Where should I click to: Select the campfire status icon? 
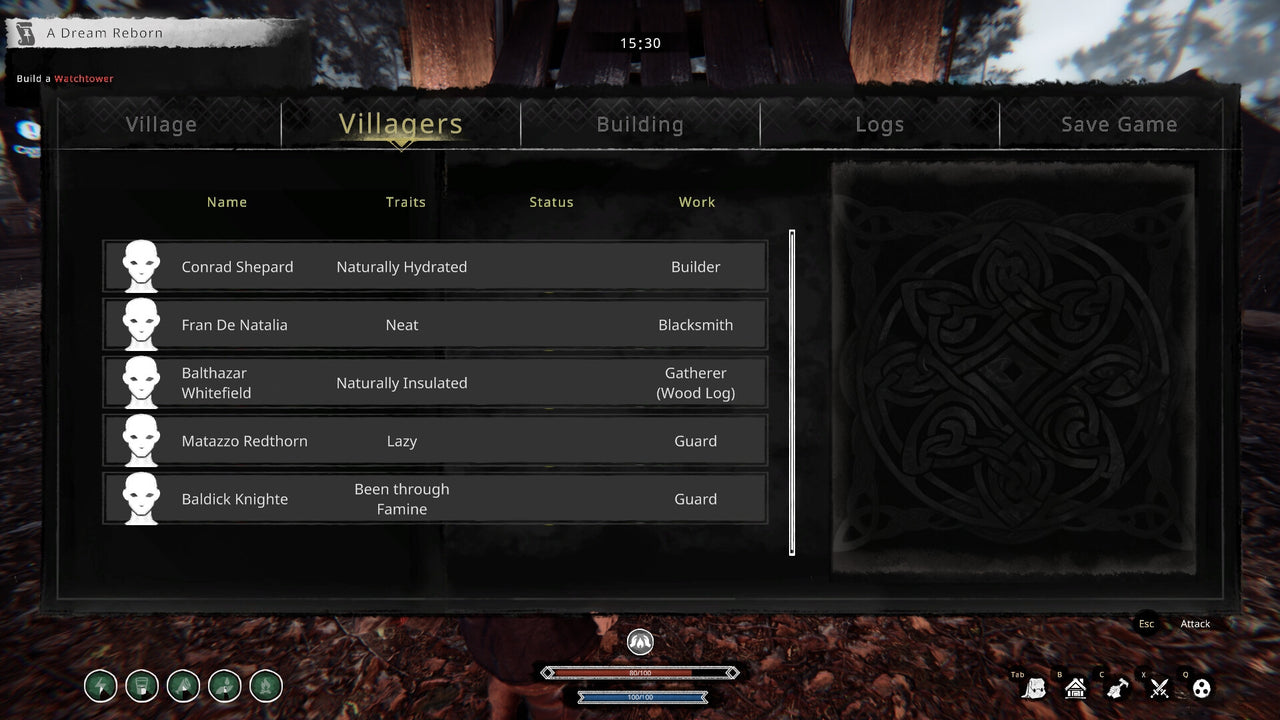pos(265,686)
